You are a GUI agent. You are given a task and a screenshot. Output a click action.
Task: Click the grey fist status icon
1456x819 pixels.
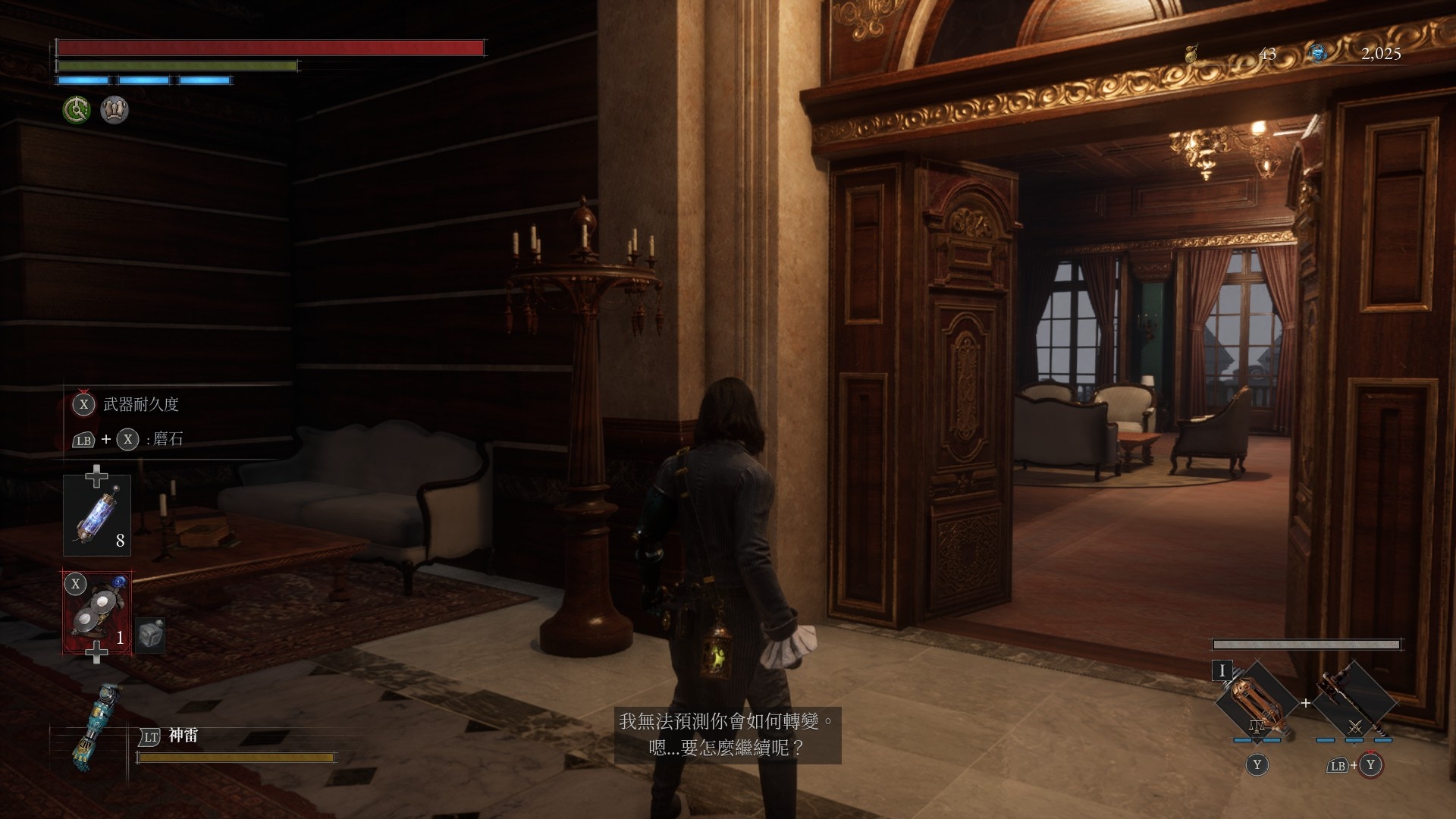115,110
